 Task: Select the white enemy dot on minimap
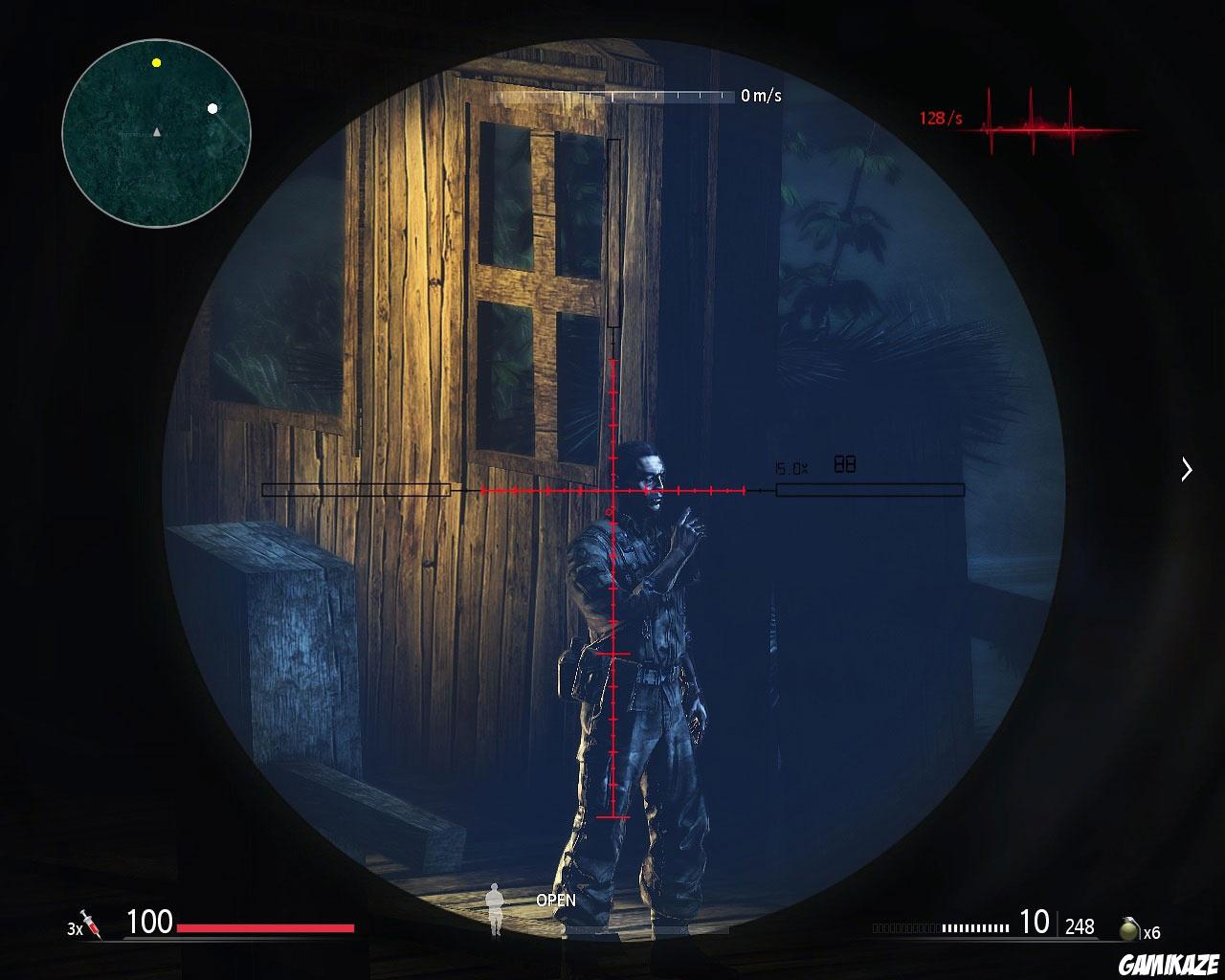tap(212, 108)
